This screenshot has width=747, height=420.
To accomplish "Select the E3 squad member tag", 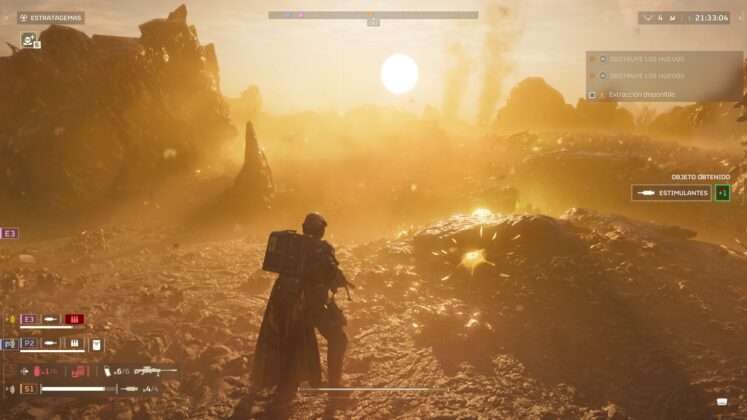I will [10, 233].
